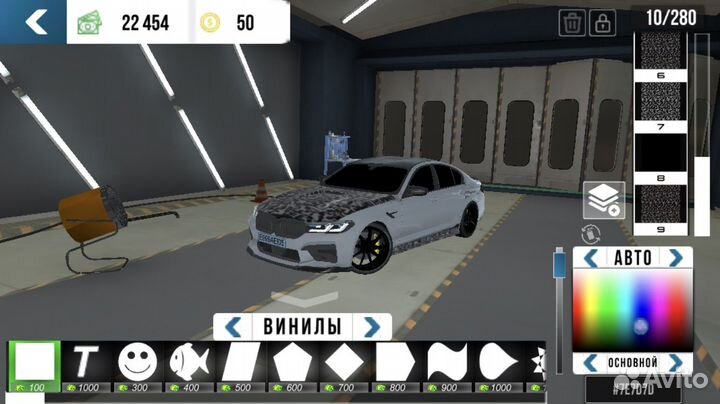Viewport: 720px width, 404px height.
Task: Click right arrow next to АВТО
Action: pos(677,258)
